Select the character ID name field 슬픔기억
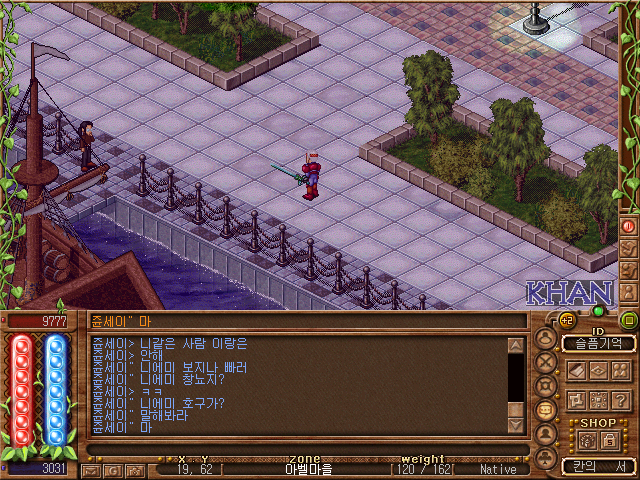 pos(598,343)
